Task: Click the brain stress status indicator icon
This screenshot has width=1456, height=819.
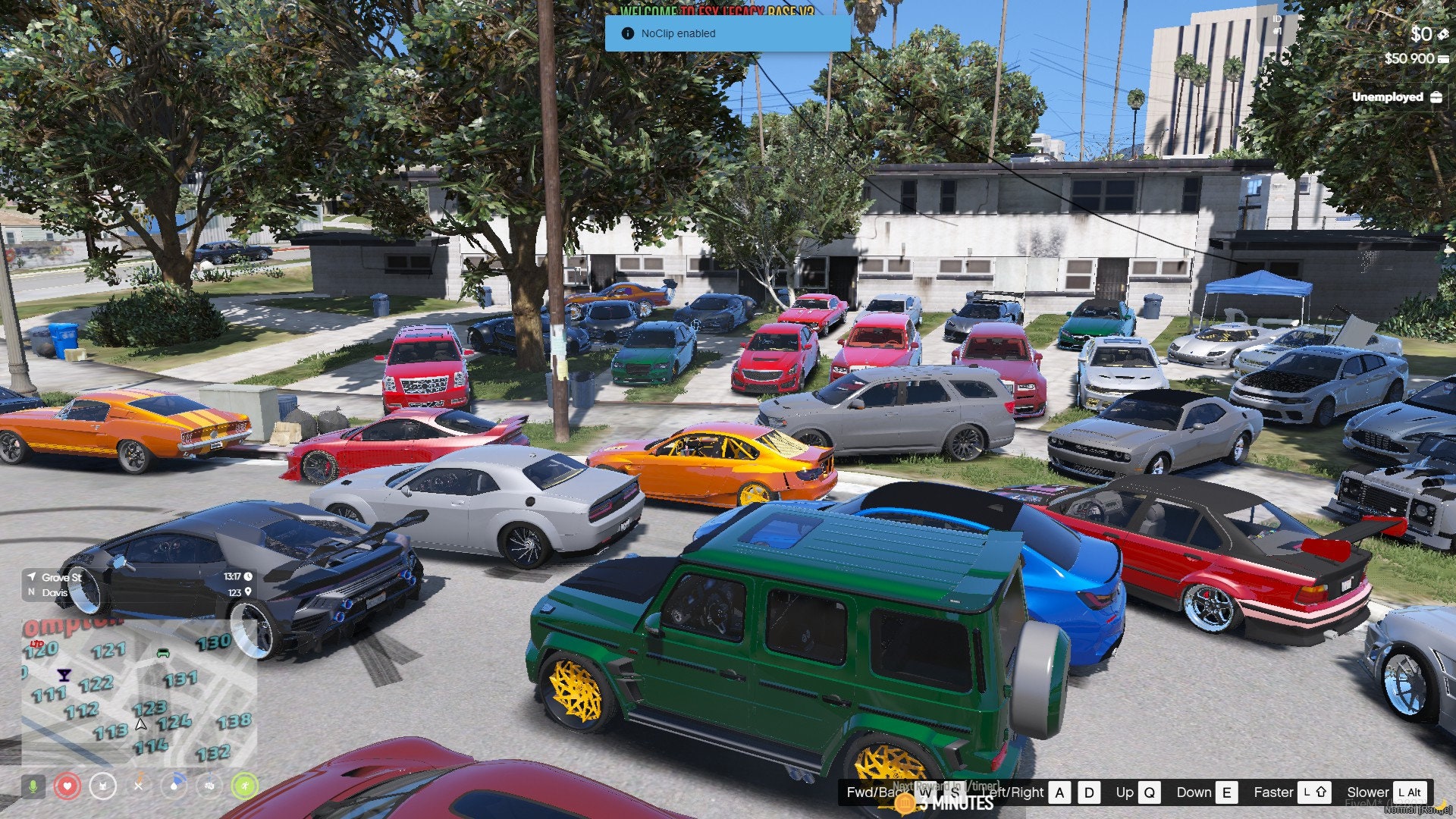Action: pyautogui.click(x=209, y=786)
